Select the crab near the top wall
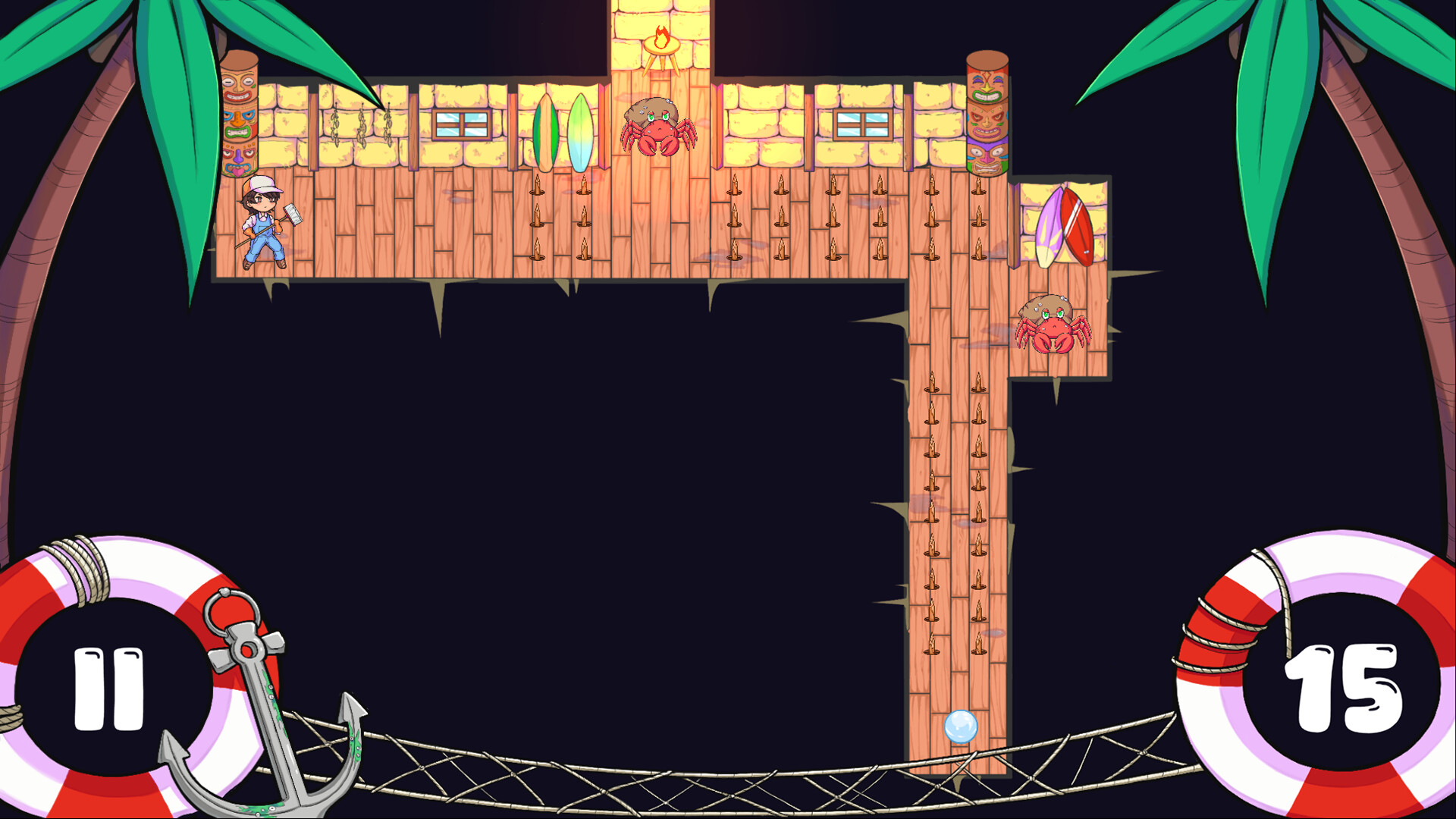The height and width of the screenshot is (819, 1456). [659, 129]
